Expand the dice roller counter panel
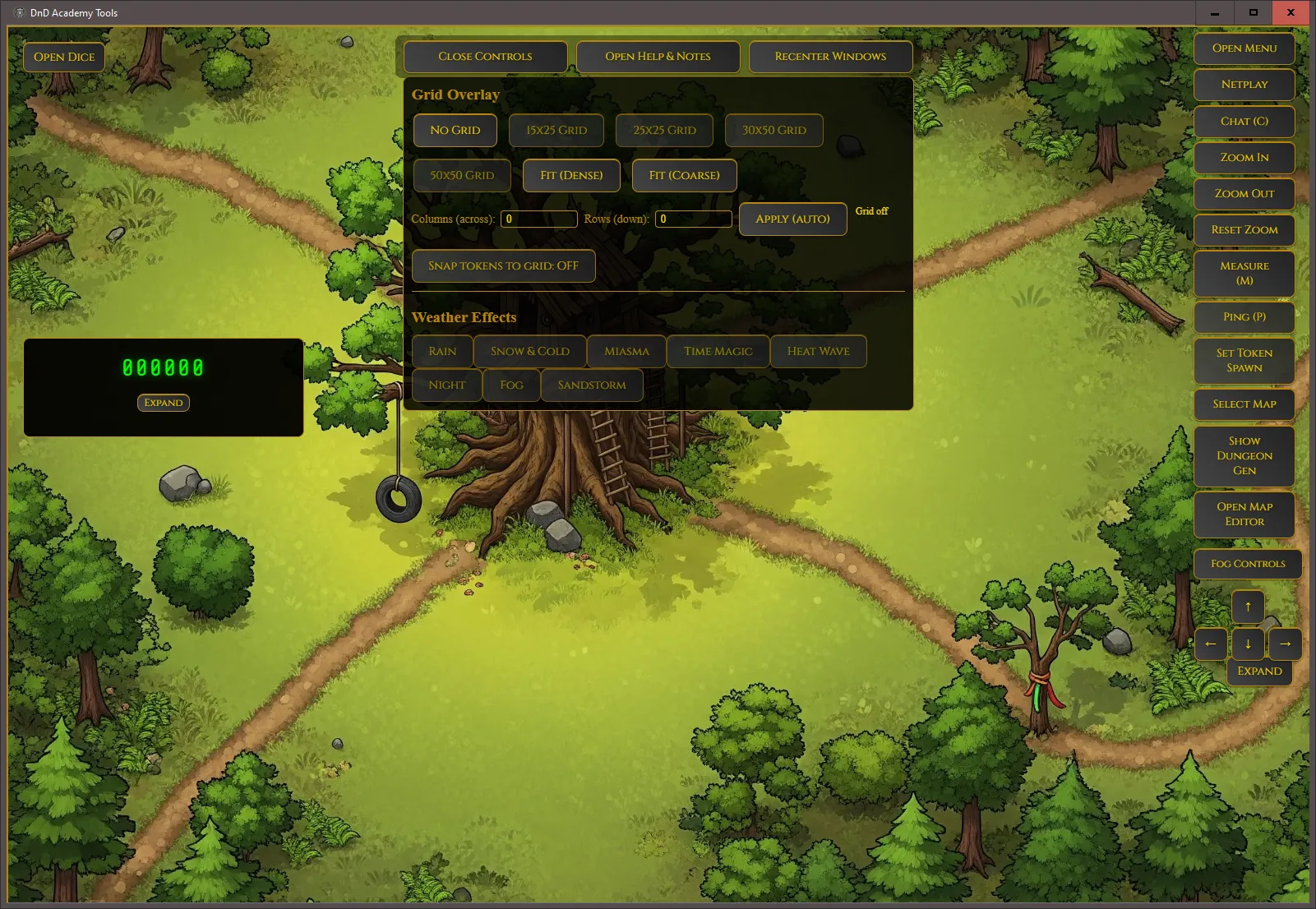The width and height of the screenshot is (1316, 909). pyautogui.click(x=163, y=403)
